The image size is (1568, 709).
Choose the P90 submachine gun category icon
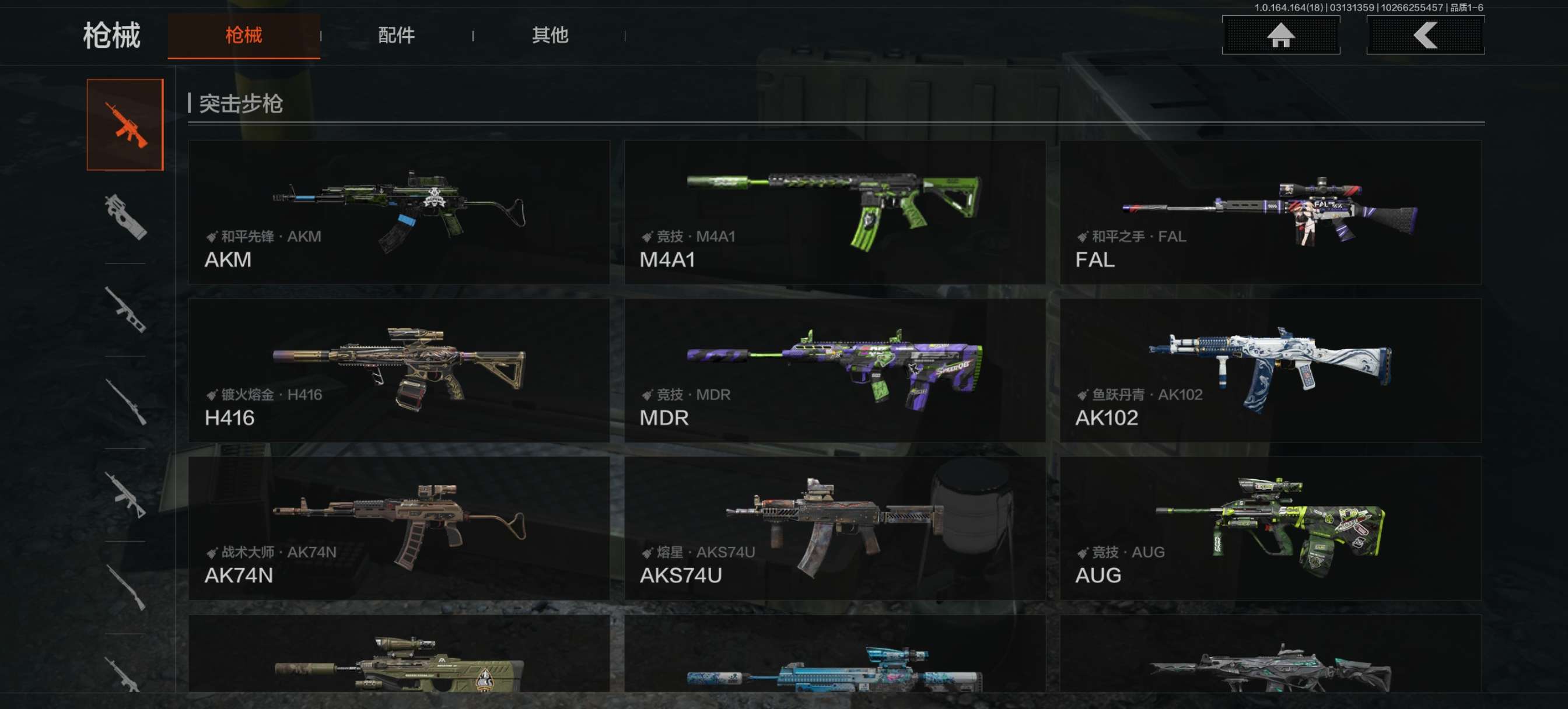pyautogui.click(x=125, y=217)
